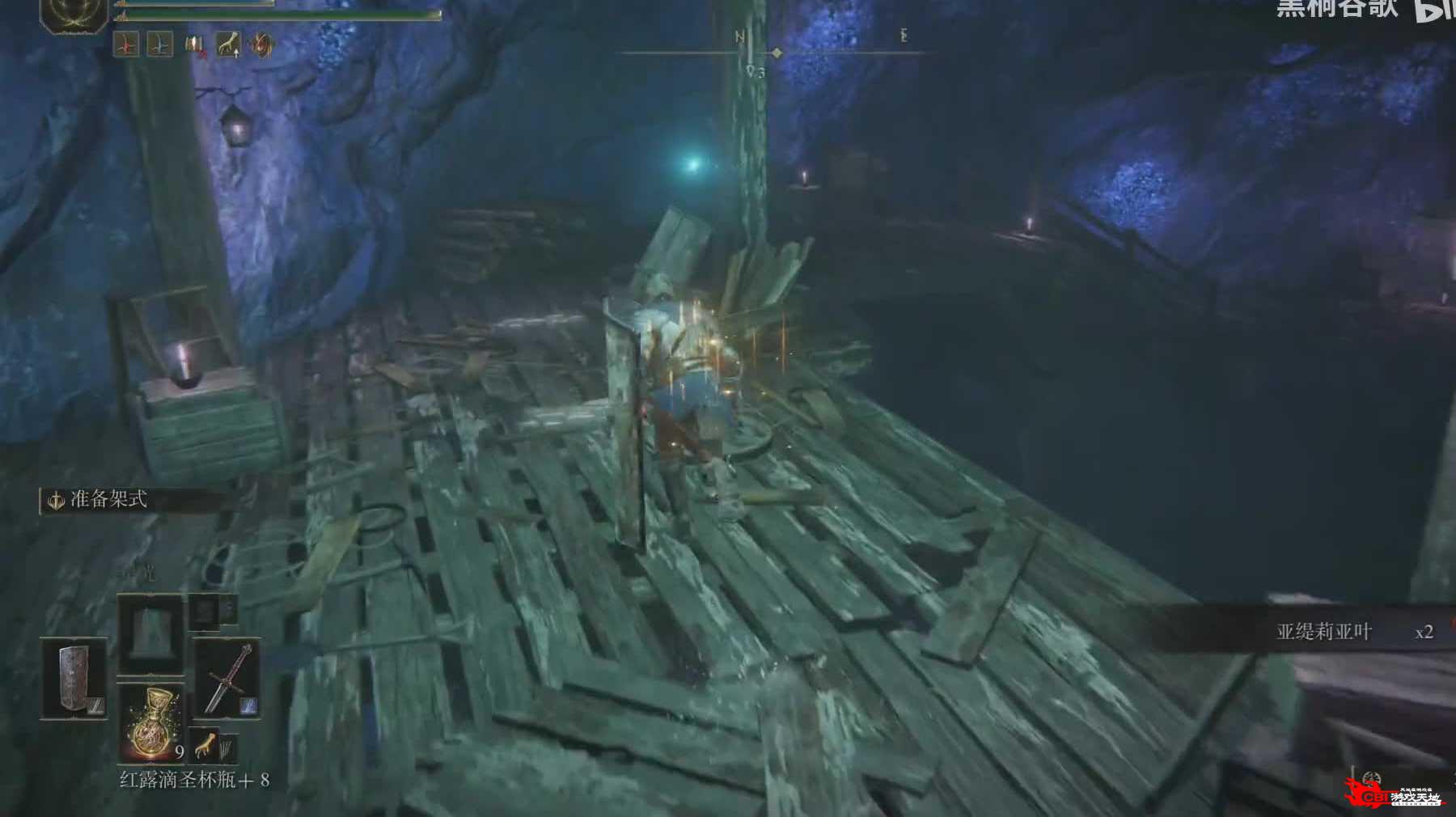
Task: Click the compass bar at the top
Action: tap(777, 53)
